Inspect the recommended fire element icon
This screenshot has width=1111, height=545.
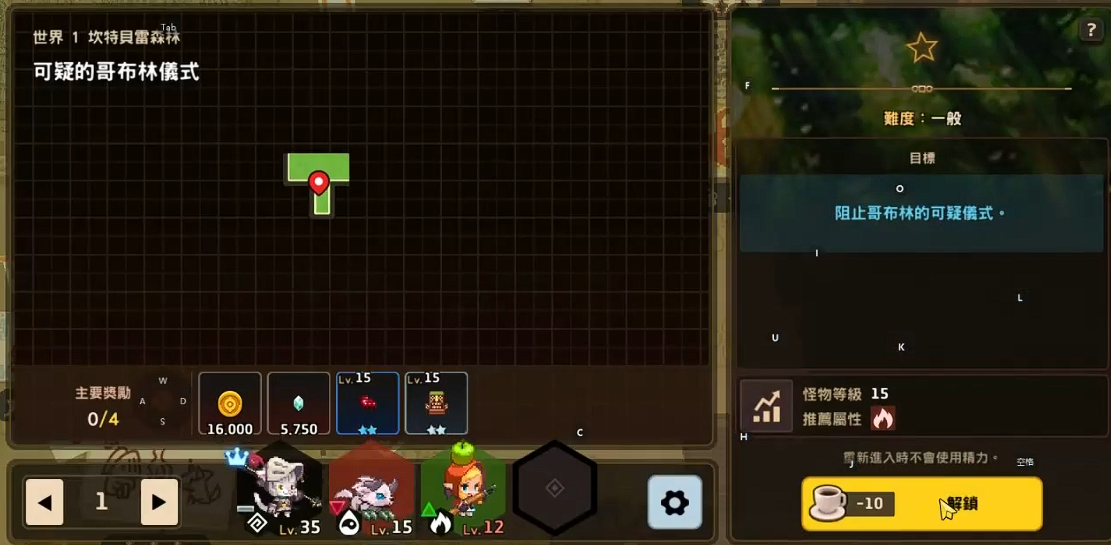pos(882,418)
